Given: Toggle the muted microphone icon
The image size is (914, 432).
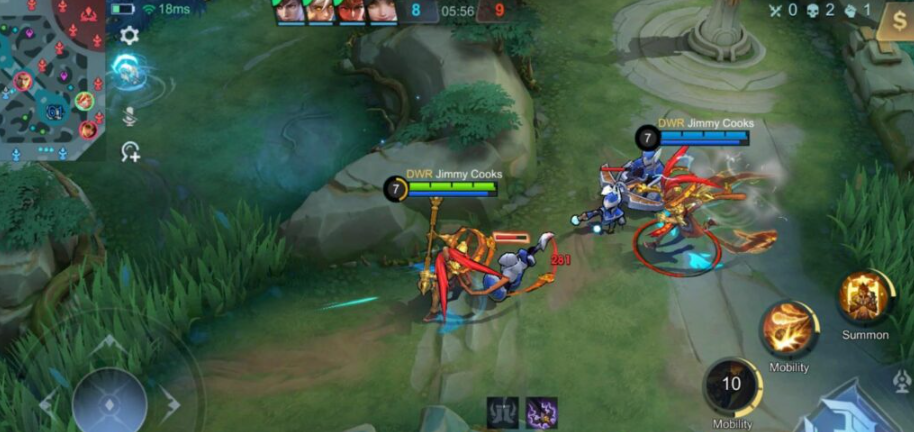Looking at the screenshot, I should pos(129,117).
